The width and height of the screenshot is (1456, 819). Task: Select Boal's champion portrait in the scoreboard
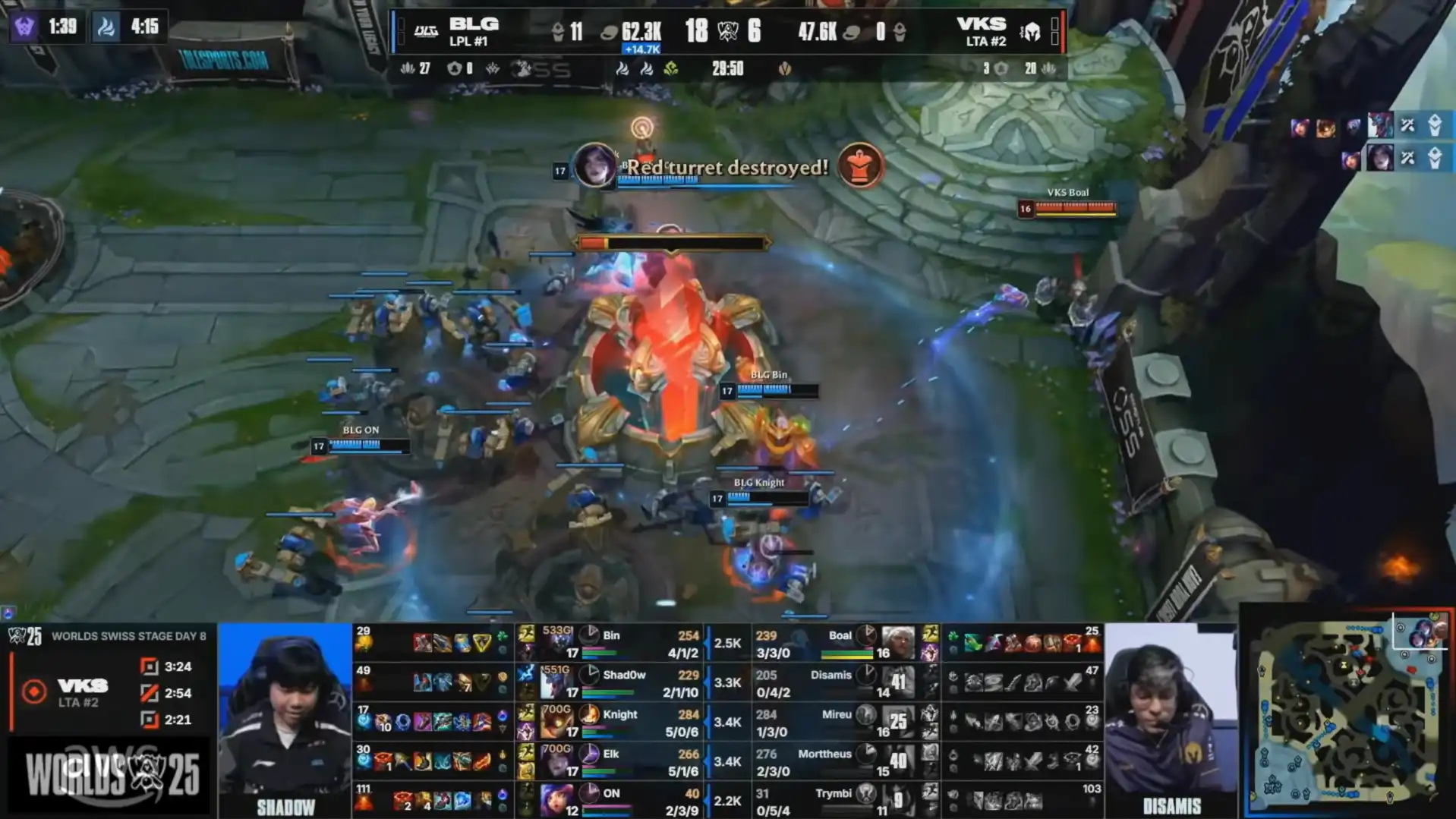click(x=898, y=643)
